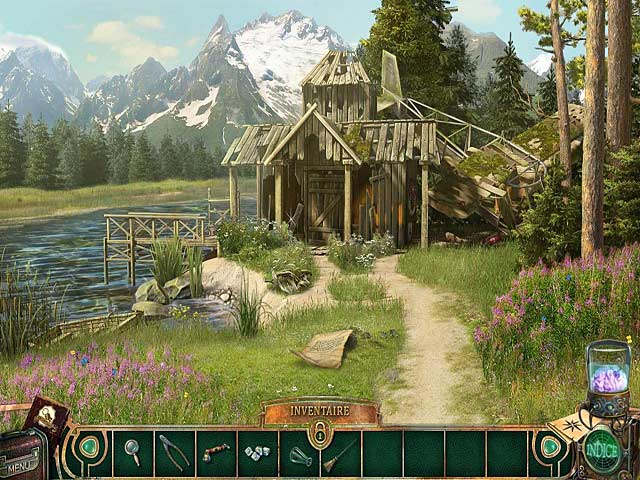The image size is (640, 480).
Task: Use the Indice hint button
Action: pyautogui.click(x=602, y=446)
